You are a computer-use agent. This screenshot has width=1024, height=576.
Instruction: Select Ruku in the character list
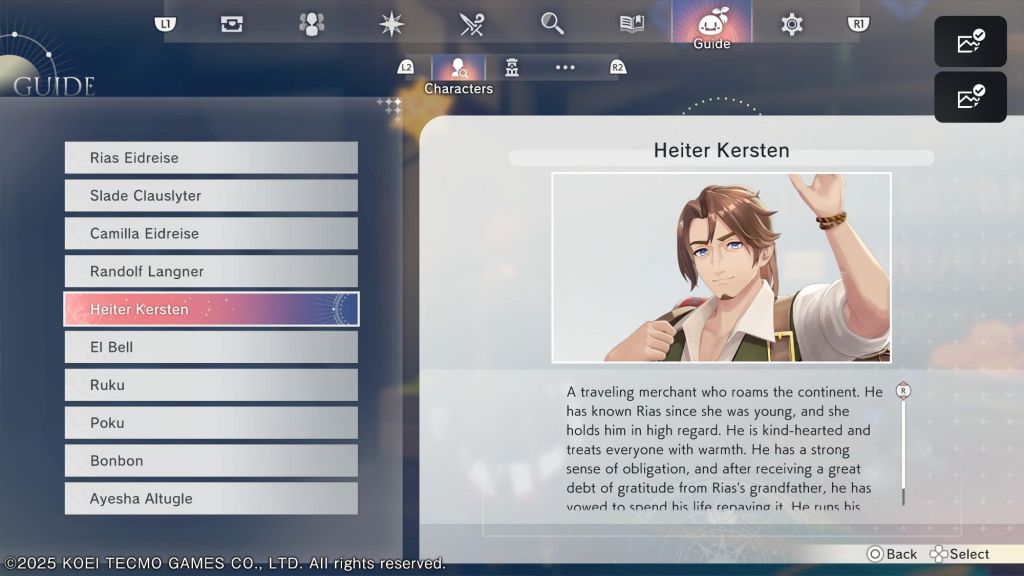pyautogui.click(x=211, y=385)
